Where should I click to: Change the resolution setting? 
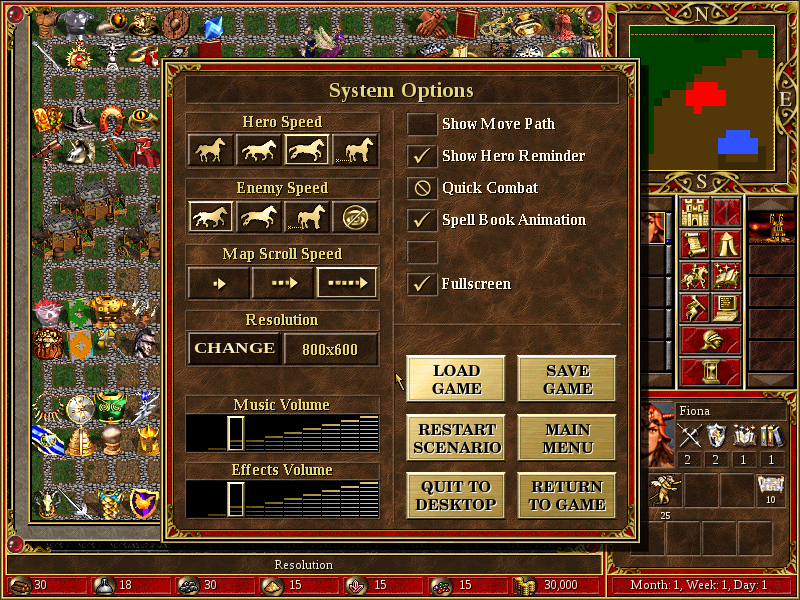[235, 349]
